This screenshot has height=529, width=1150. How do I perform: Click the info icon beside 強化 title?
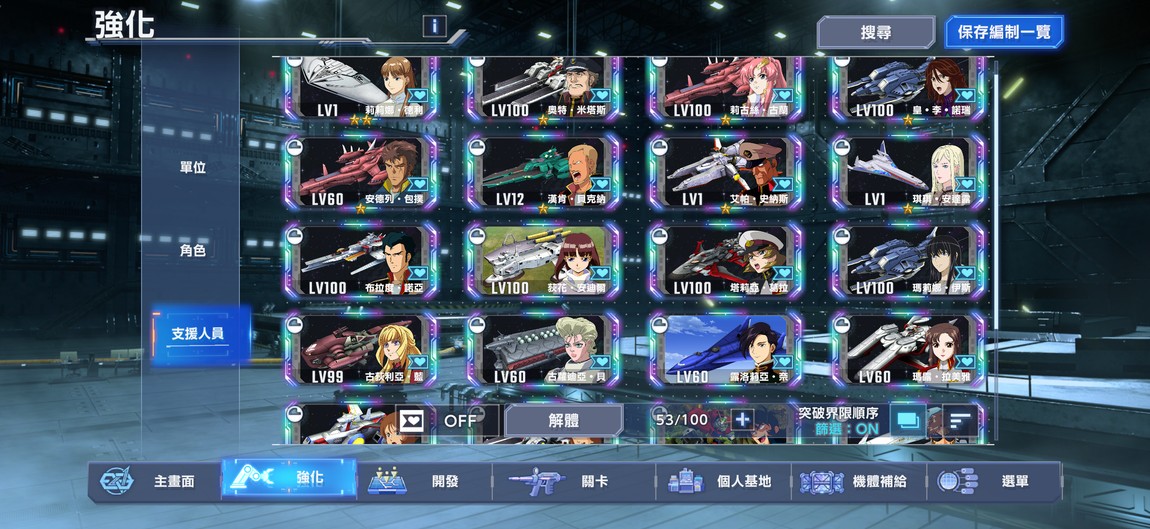[434, 26]
